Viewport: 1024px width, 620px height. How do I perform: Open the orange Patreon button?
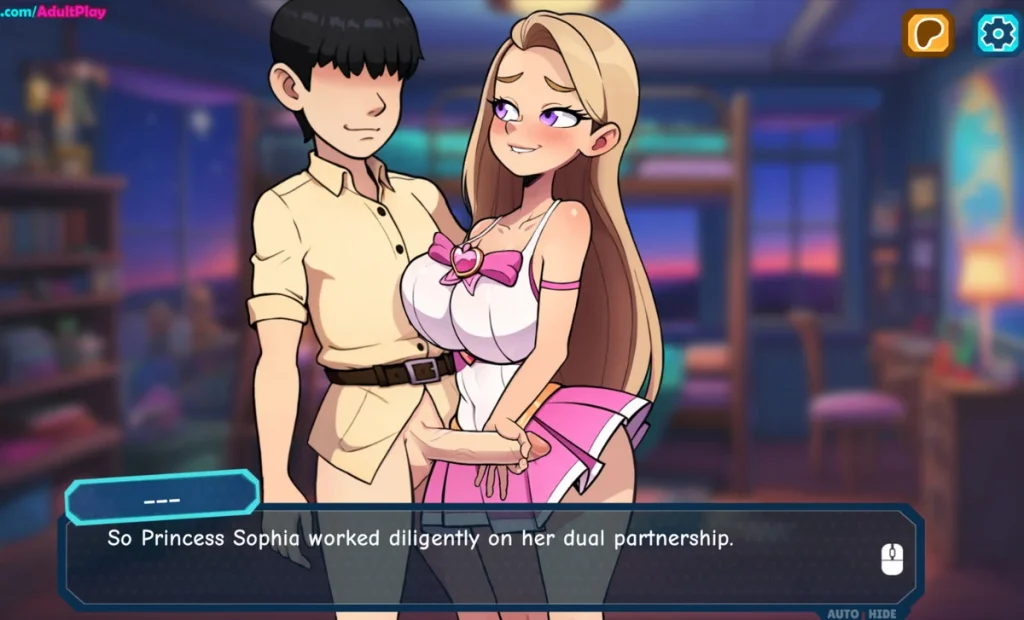pyautogui.click(x=928, y=34)
